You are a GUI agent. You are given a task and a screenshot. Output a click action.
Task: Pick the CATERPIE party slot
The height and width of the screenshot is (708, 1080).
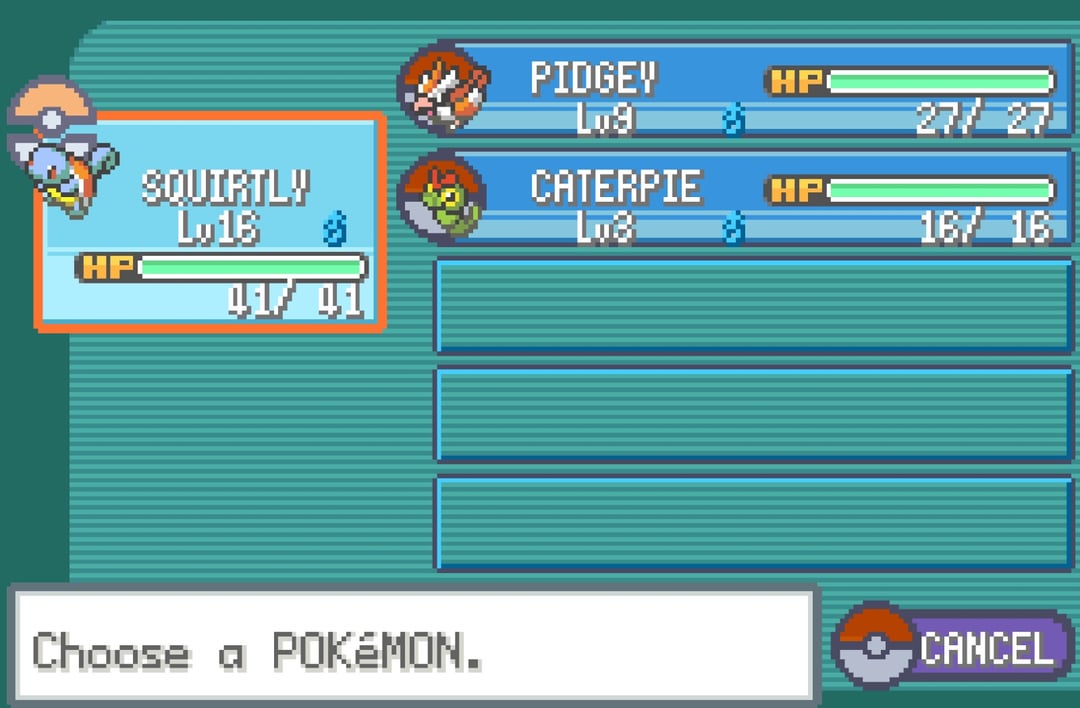pyautogui.click(x=740, y=198)
